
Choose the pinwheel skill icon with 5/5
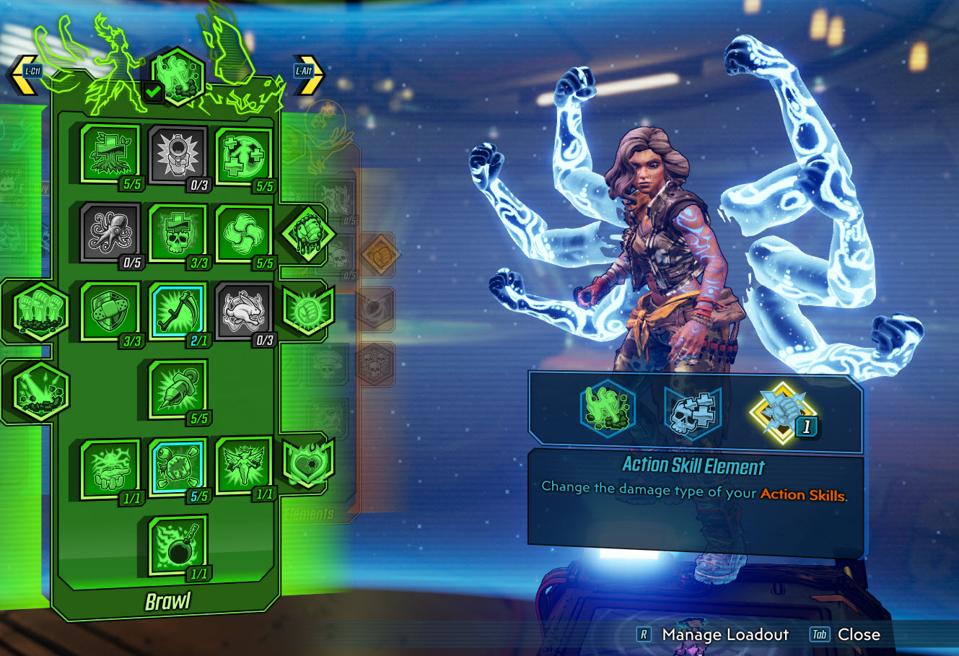point(244,232)
